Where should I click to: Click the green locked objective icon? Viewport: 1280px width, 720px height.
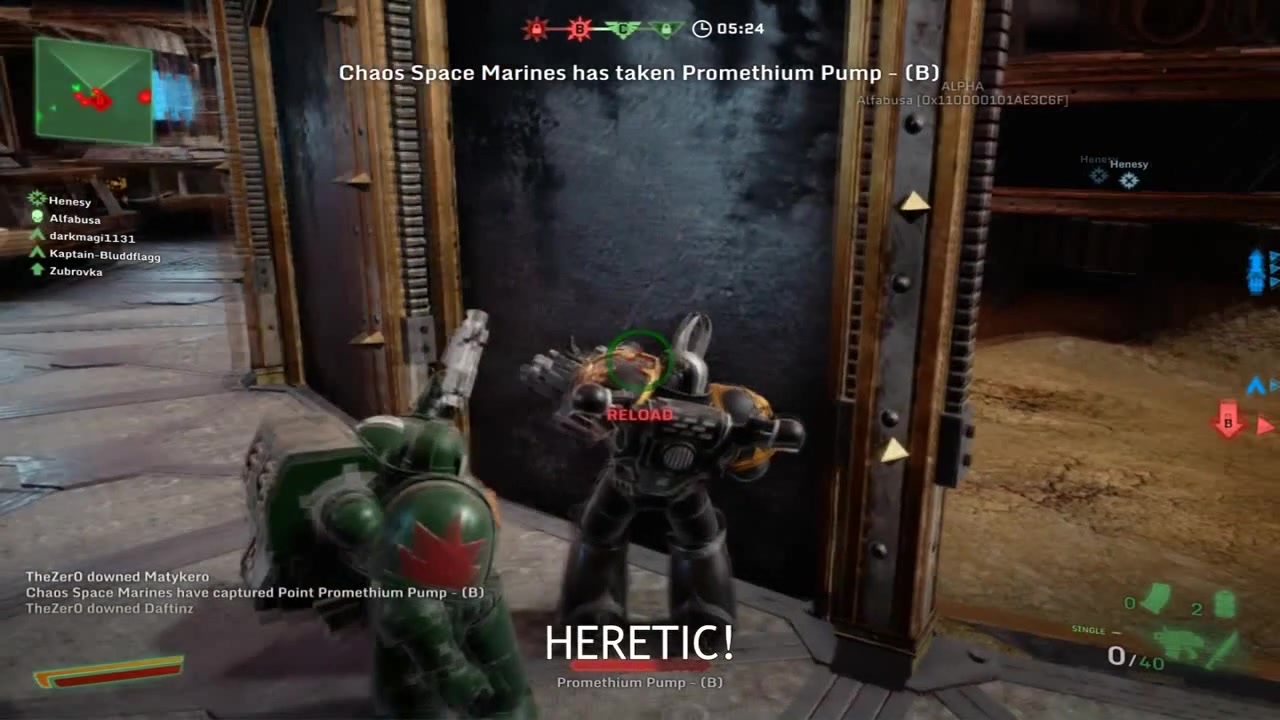pyautogui.click(x=665, y=29)
